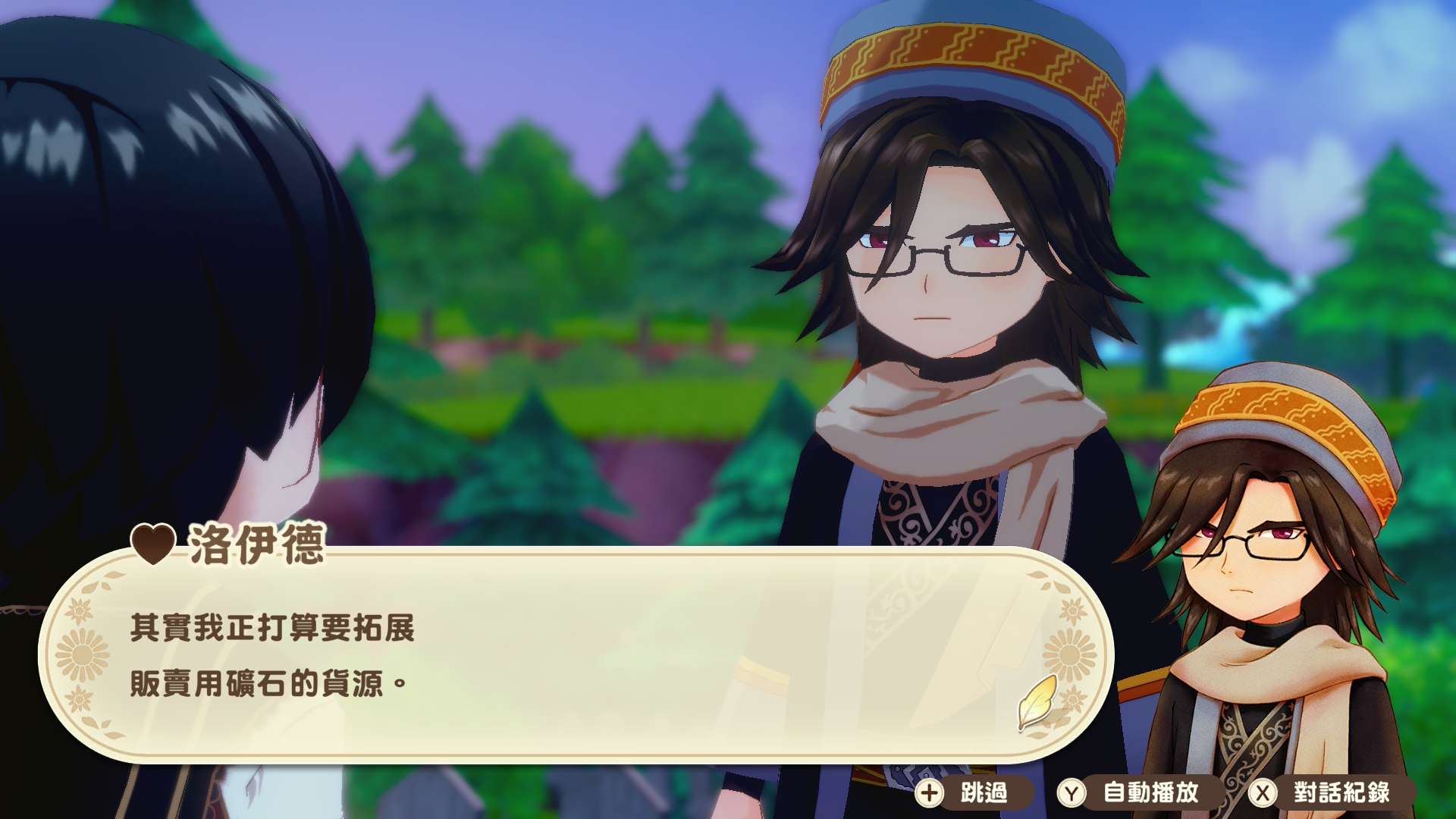Enable 自動播放 auto-play for dialogue
Viewport: 1456px width, 819px height.
1137,793
